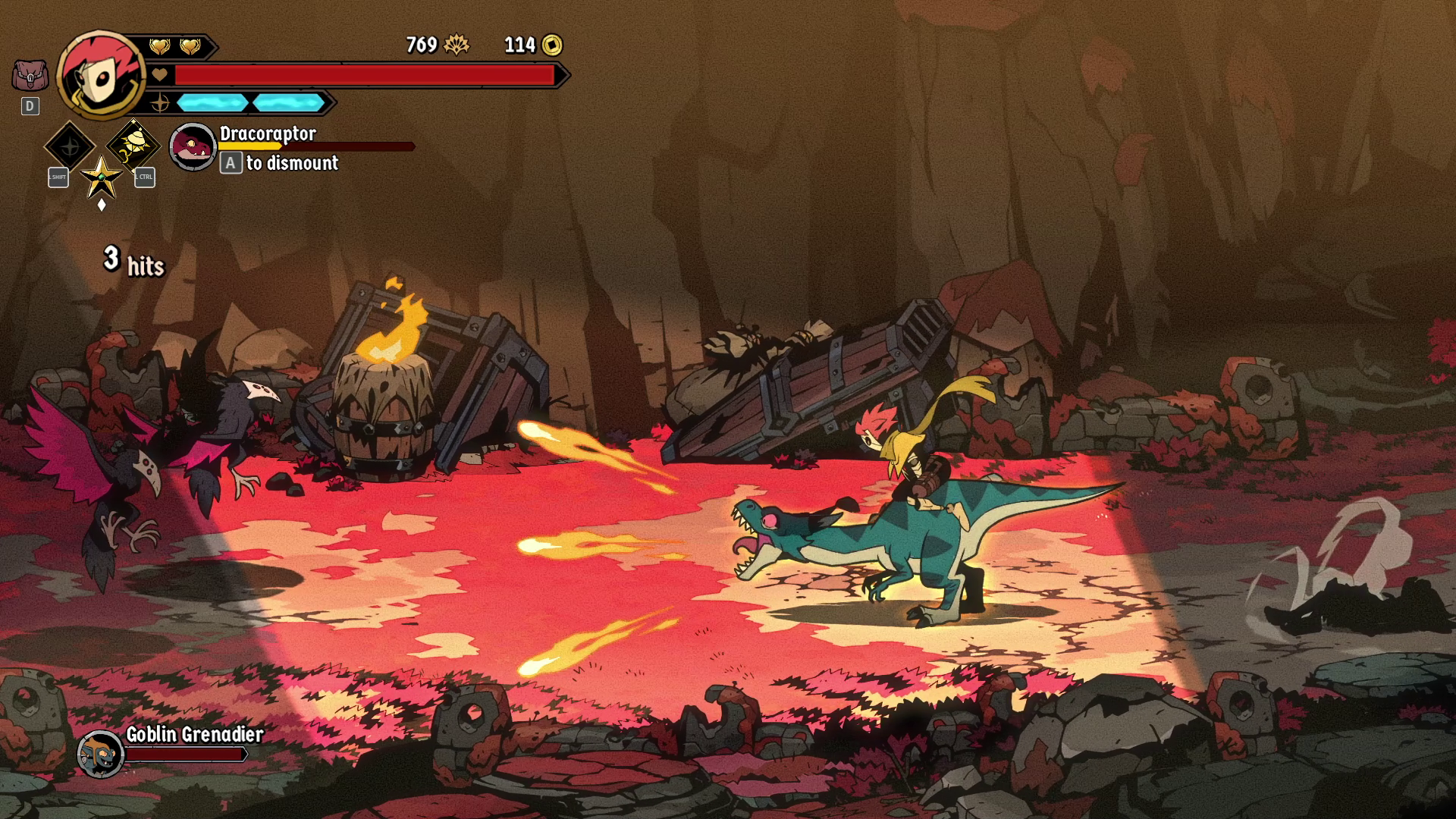The width and height of the screenshot is (1456, 819).
Task: Click the Dracoraptor mount portrait
Action: tap(193, 146)
